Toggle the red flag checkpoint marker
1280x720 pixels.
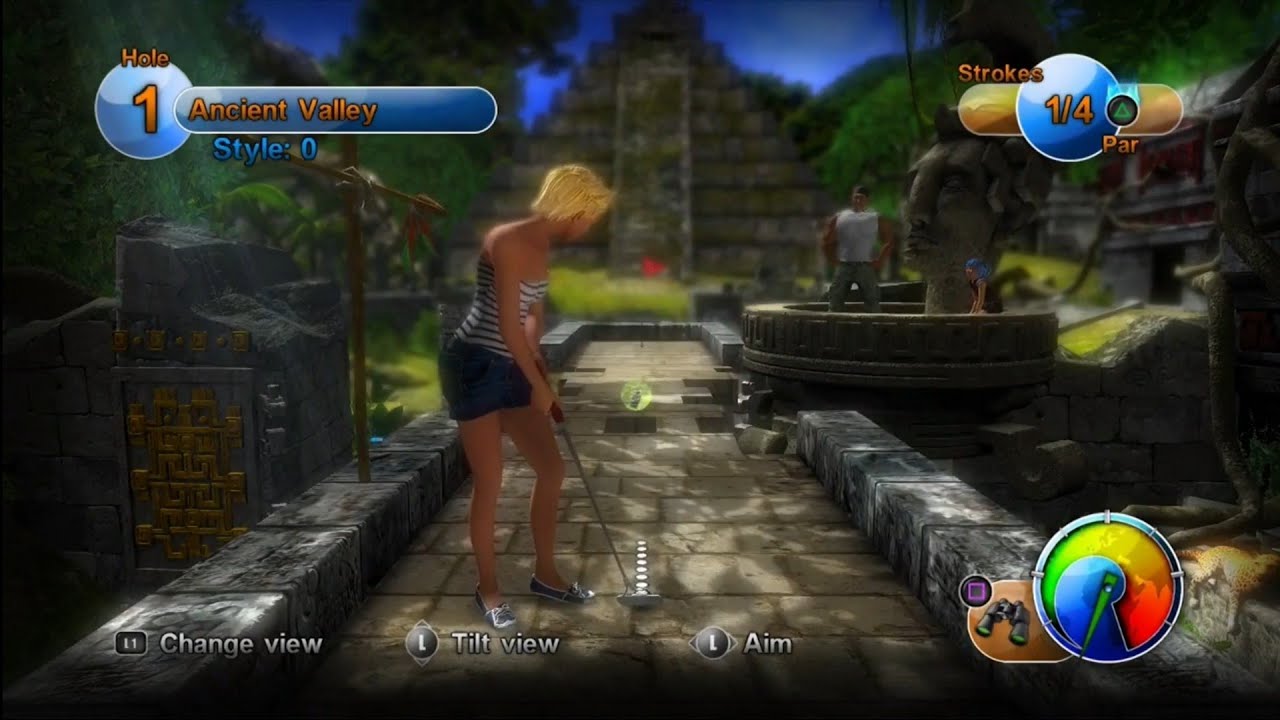click(652, 268)
